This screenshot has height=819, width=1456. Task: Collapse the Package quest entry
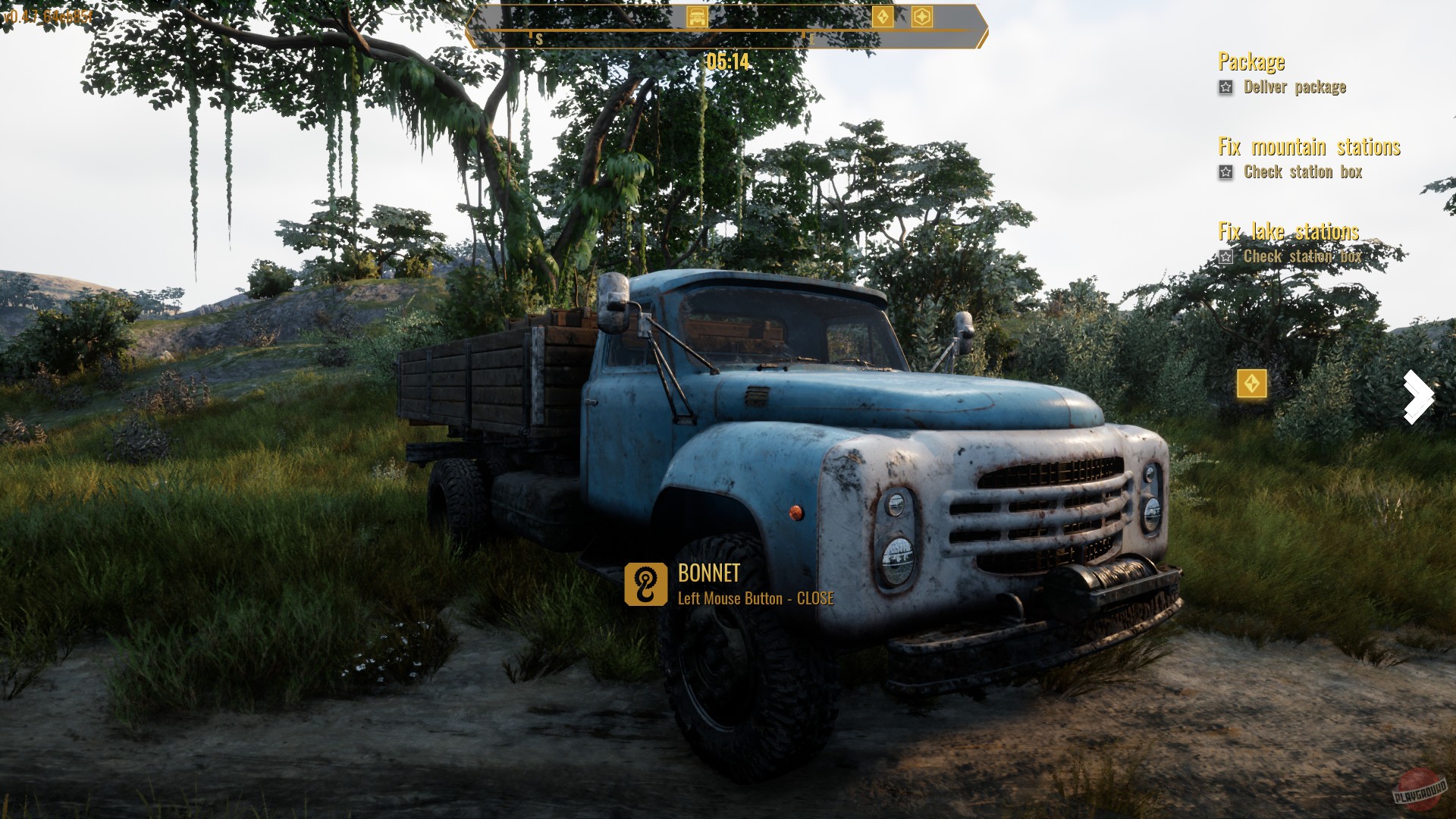[x=1251, y=62]
